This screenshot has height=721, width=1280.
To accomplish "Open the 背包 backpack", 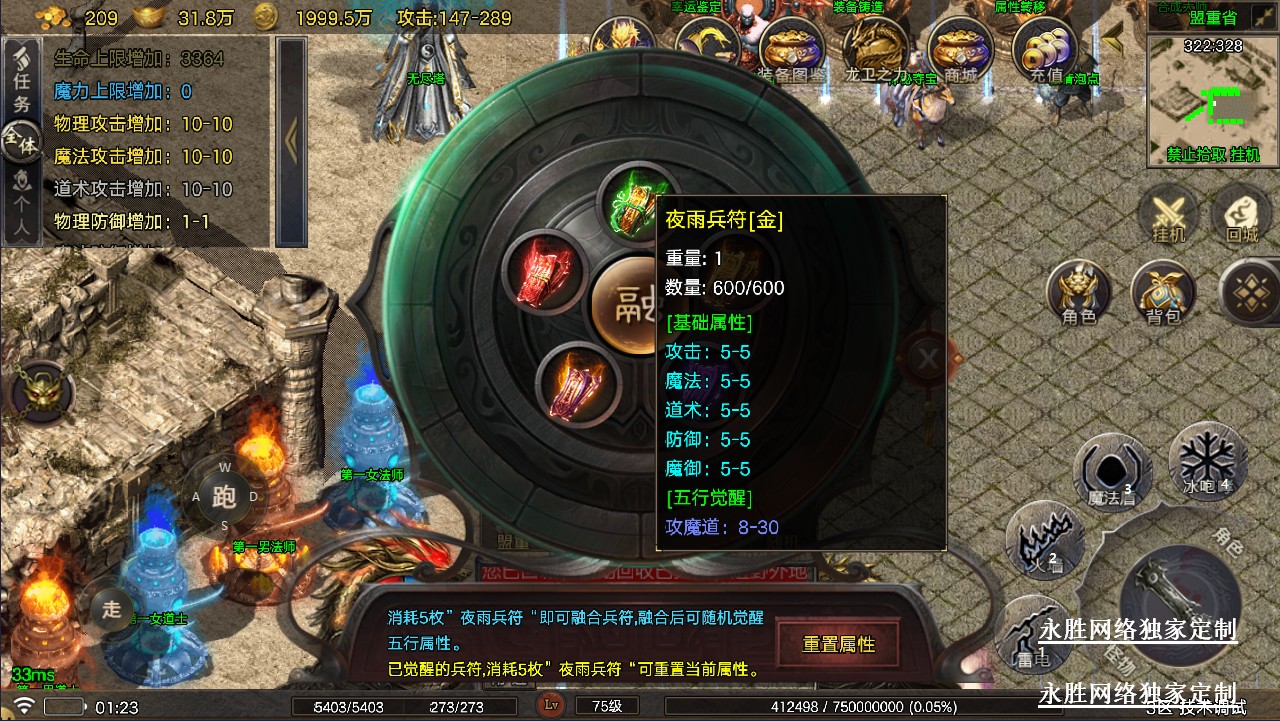I will tap(1163, 293).
